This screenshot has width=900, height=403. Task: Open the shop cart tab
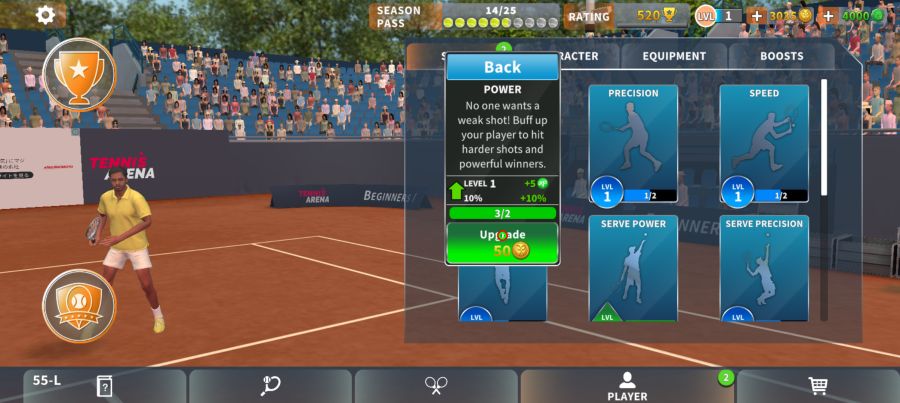(817, 386)
